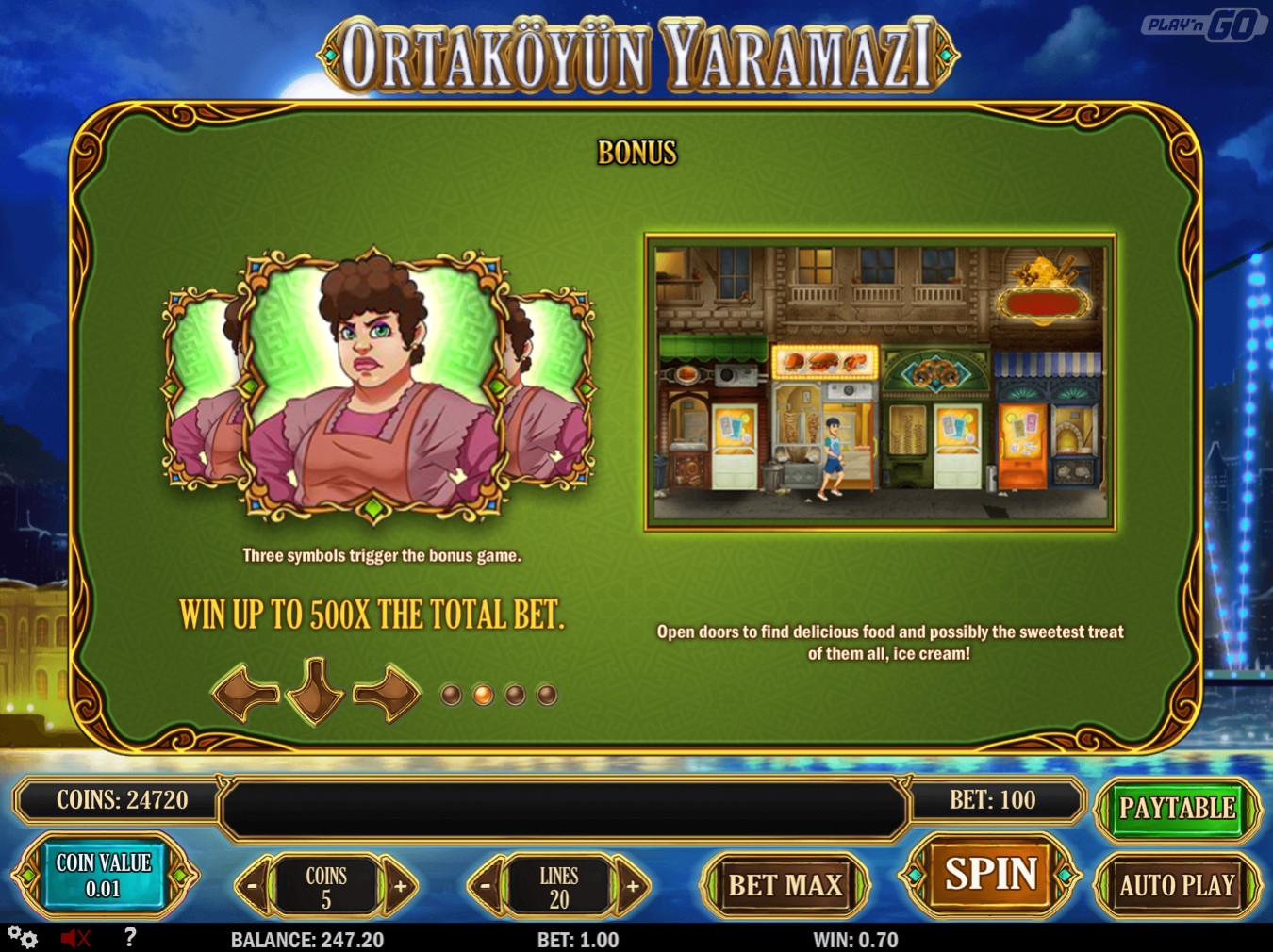Open help with the question mark

click(130, 937)
